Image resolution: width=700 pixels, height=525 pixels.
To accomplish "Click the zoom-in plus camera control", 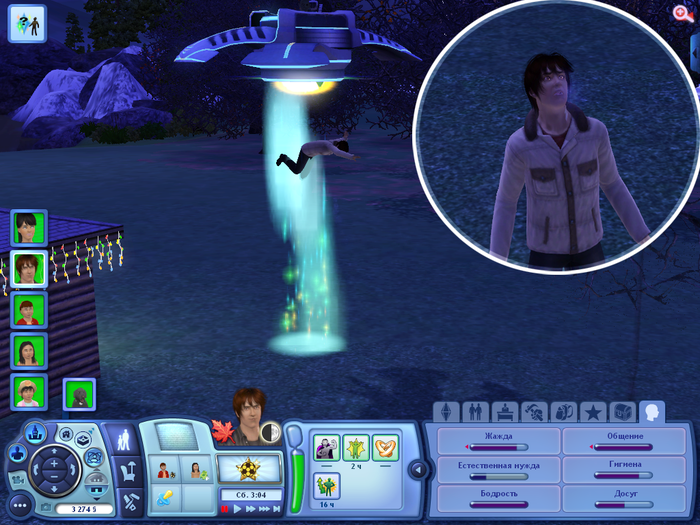I will tap(53, 464).
